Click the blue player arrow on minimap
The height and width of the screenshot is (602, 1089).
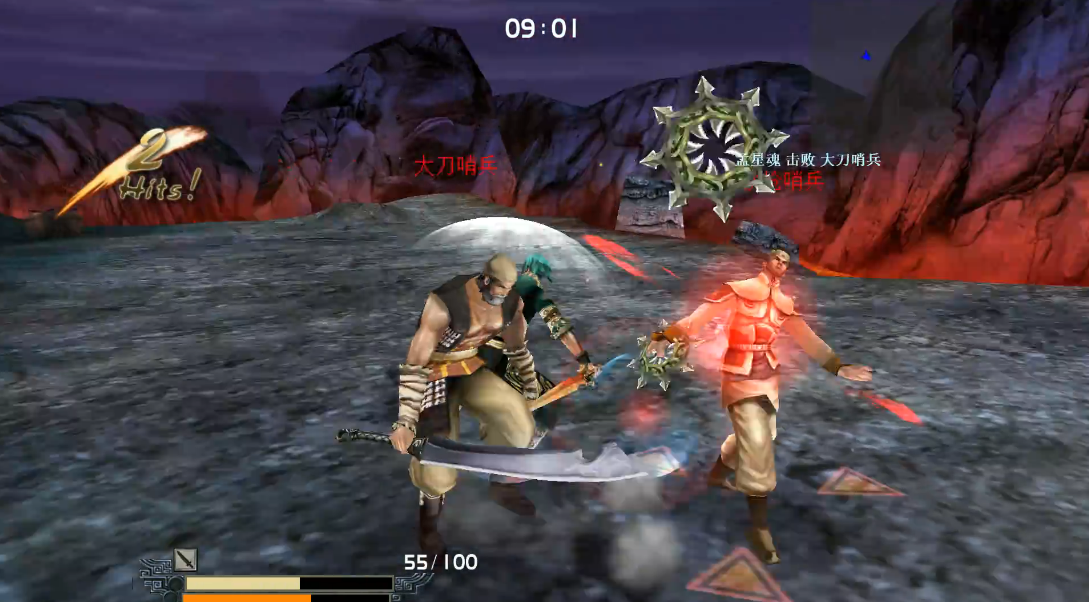(866, 56)
